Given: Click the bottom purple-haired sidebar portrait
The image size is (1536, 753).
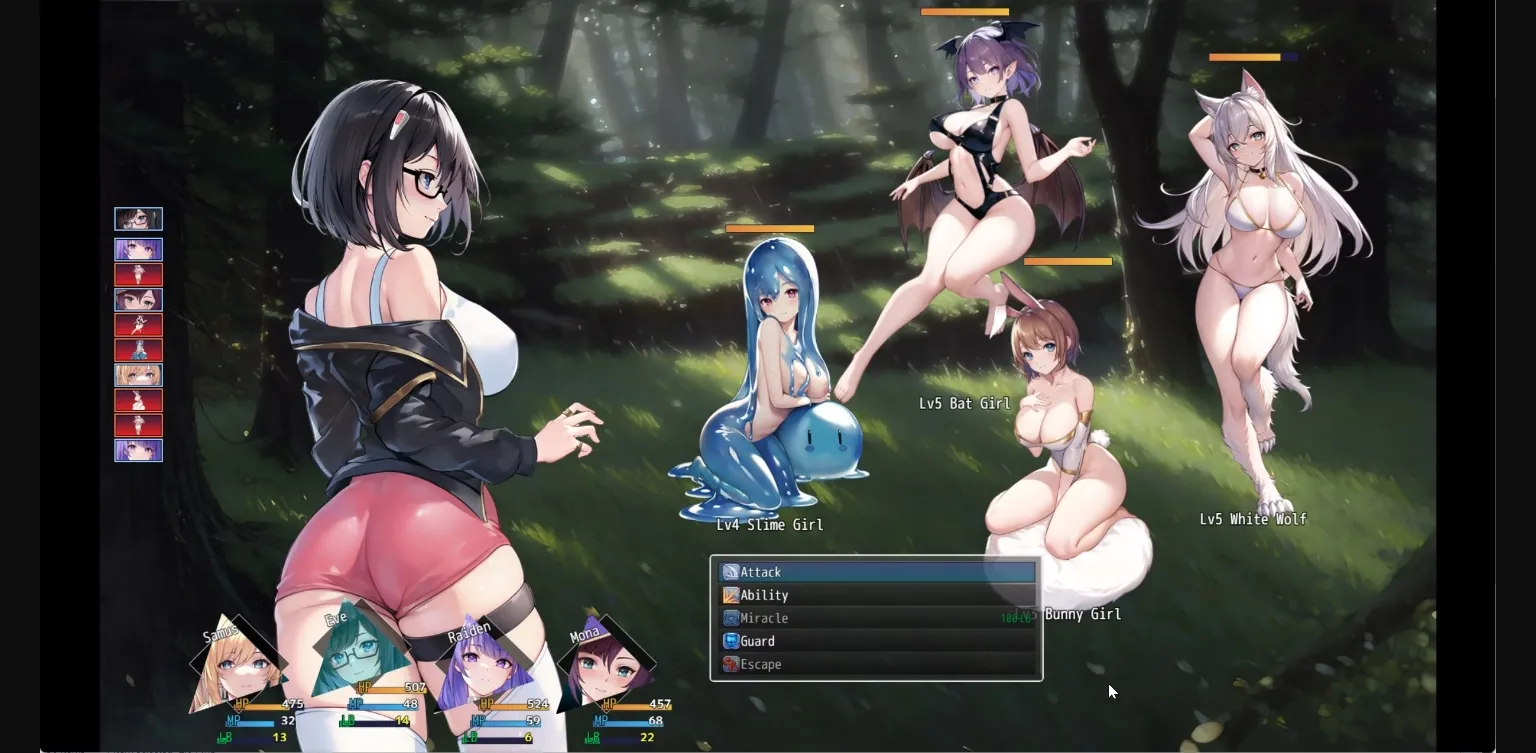Looking at the screenshot, I should [138, 450].
